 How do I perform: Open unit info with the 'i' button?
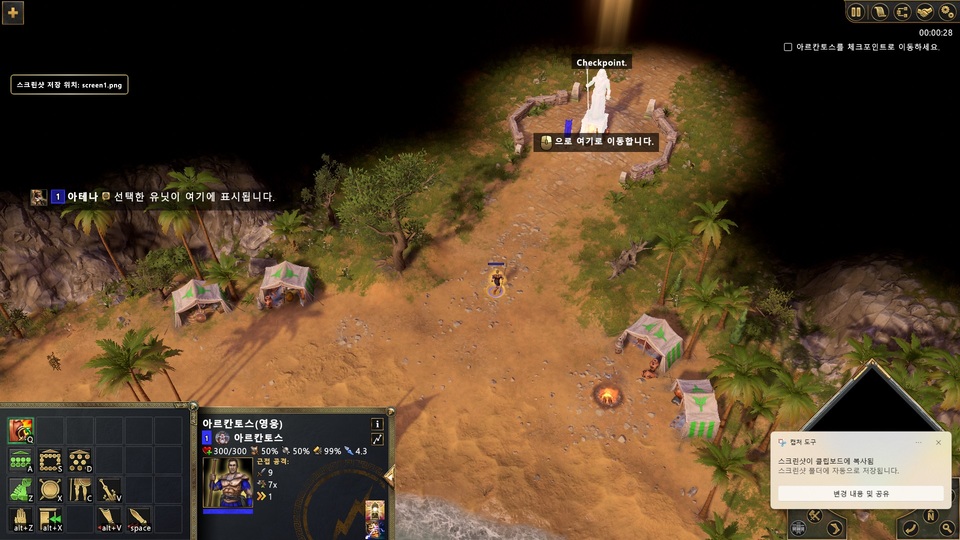click(x=377, y=424)
